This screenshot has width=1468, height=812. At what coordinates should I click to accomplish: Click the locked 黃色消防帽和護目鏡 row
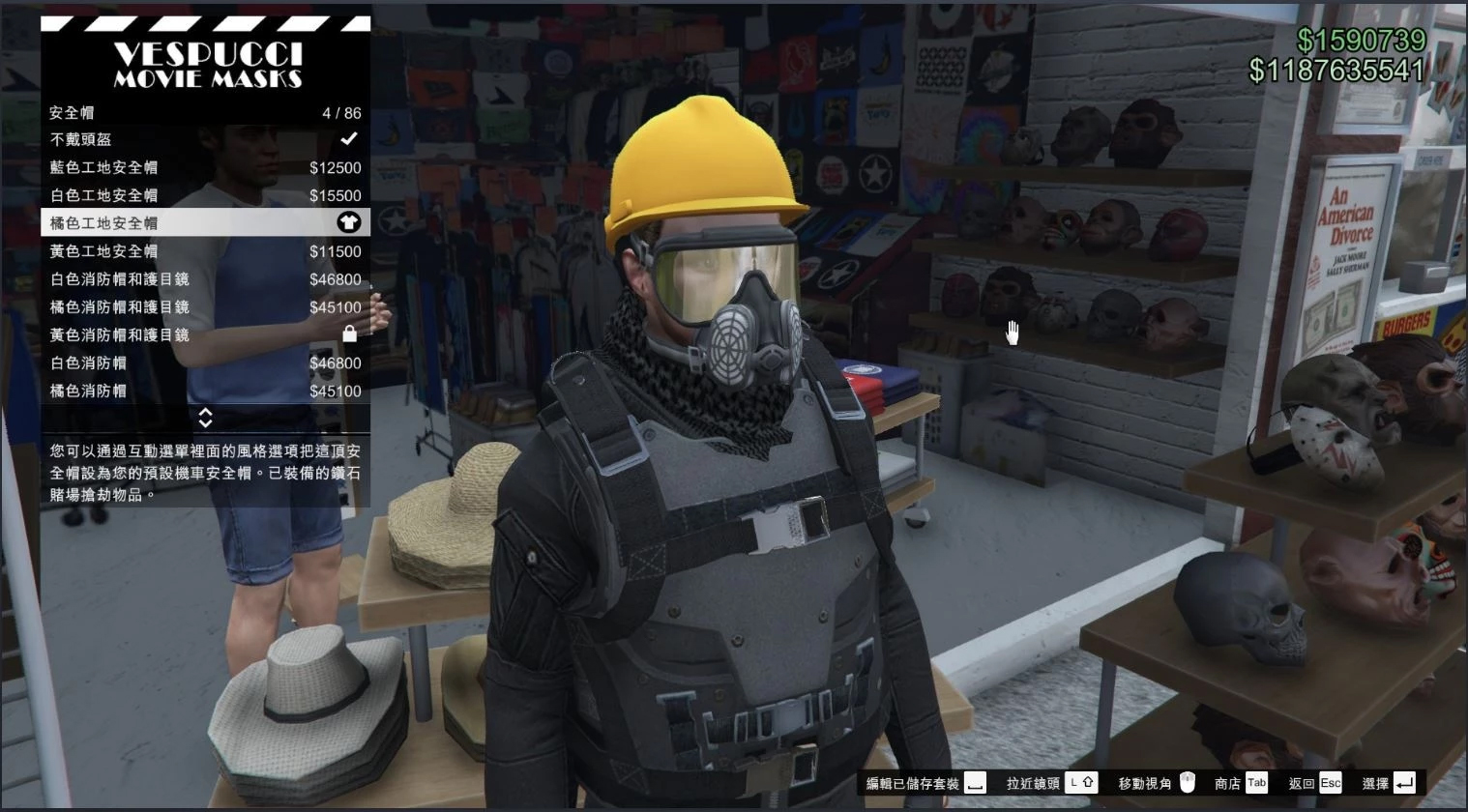[x=205, y=335]
